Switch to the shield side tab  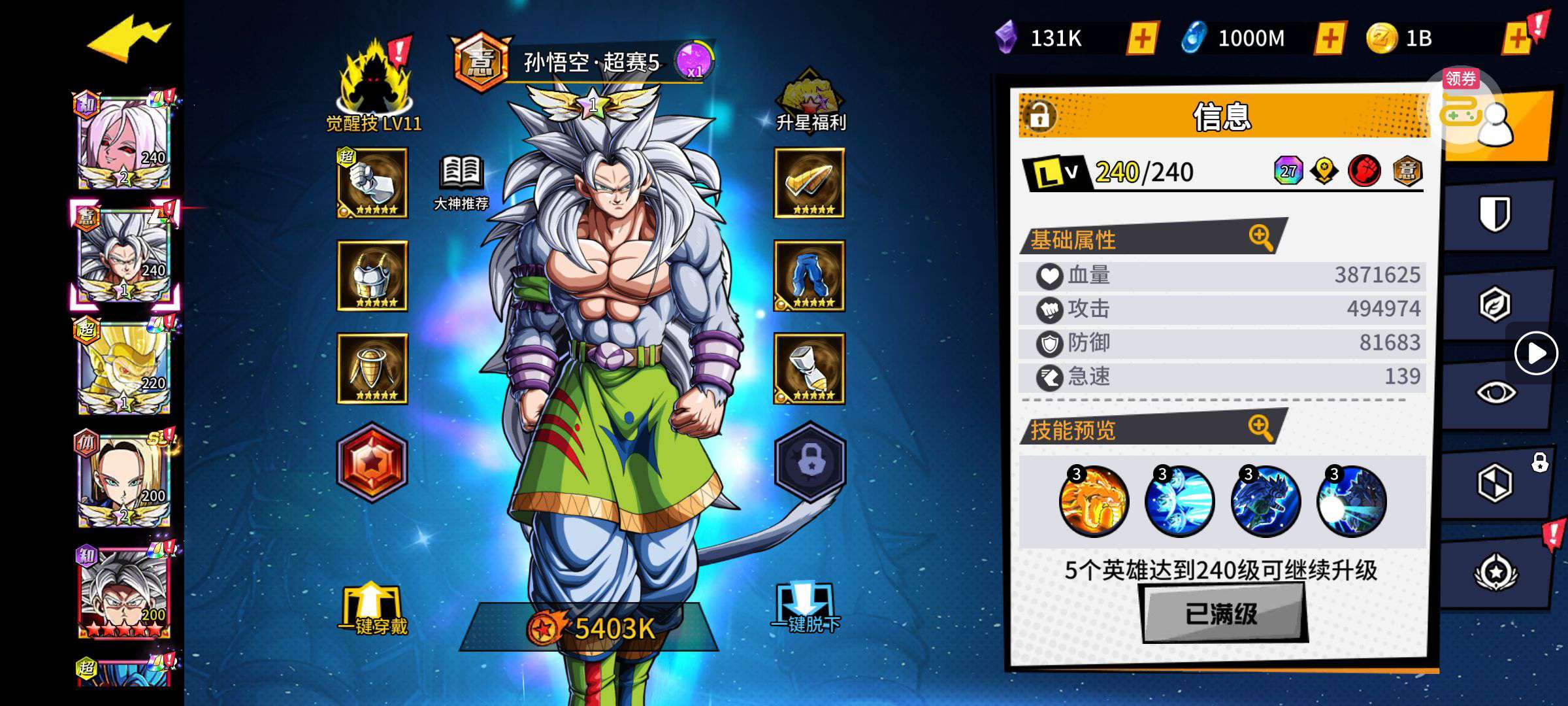click(1495, 214)
